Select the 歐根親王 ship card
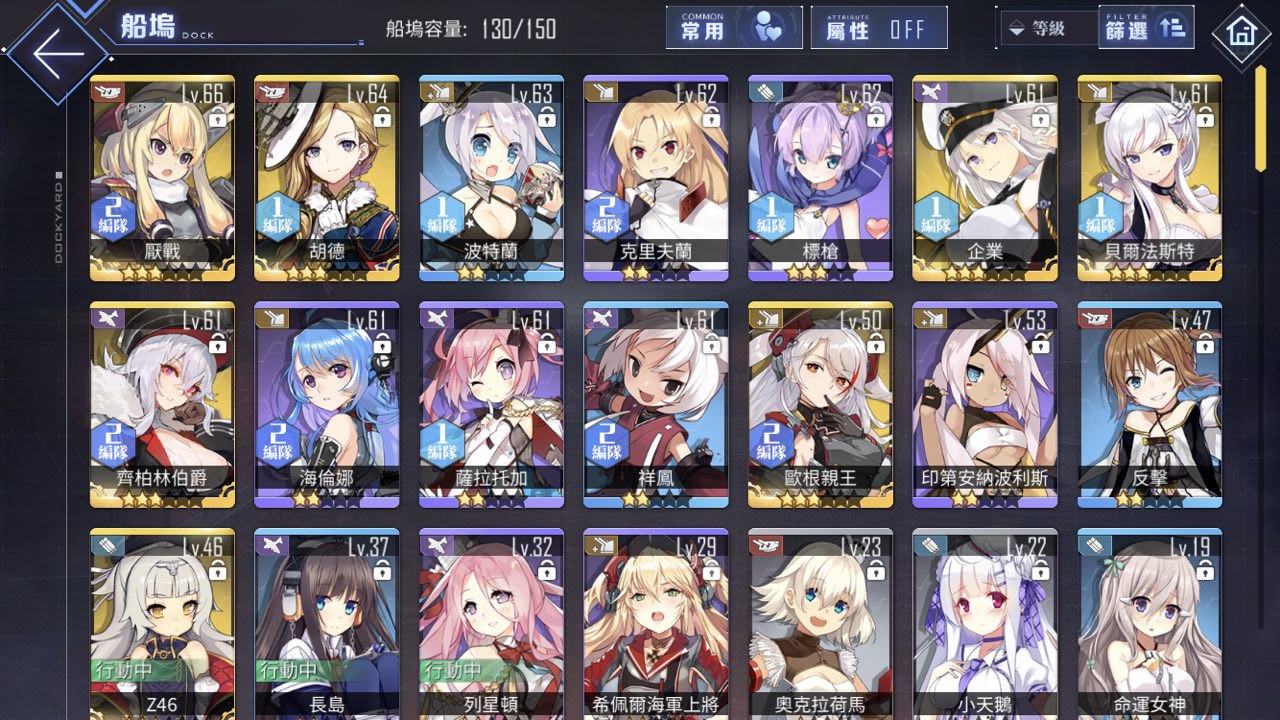Screen dimensions: 1280x720 (x=820, y=405)
